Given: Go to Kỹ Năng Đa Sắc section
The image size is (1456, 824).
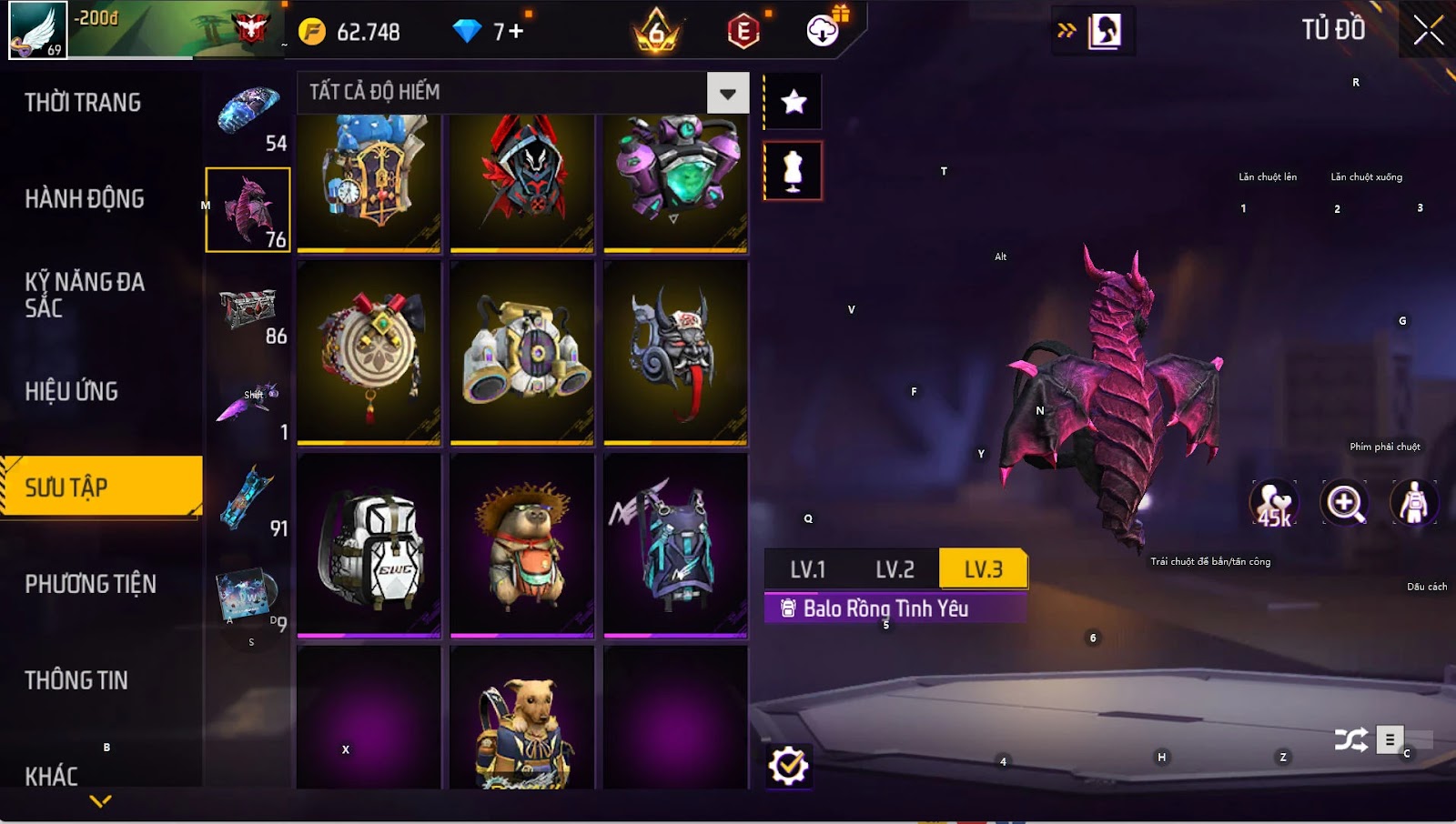Looking at the screenshot, I should [x=85, y=295].
